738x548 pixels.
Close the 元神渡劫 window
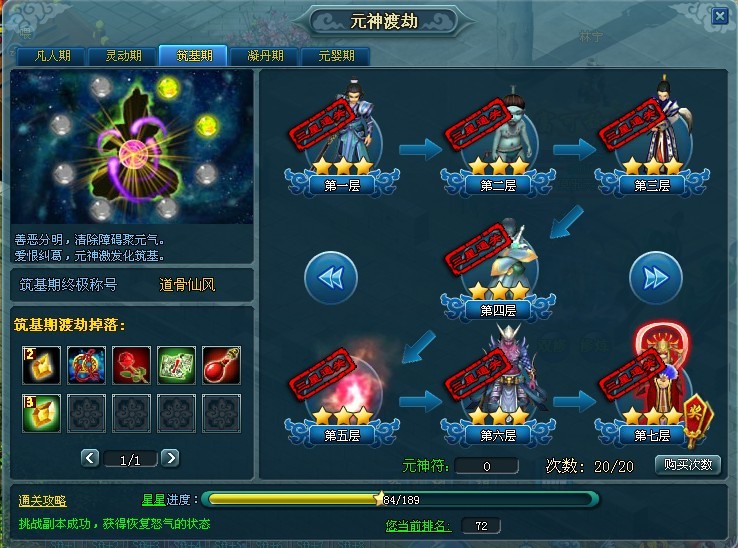[720, 16]
